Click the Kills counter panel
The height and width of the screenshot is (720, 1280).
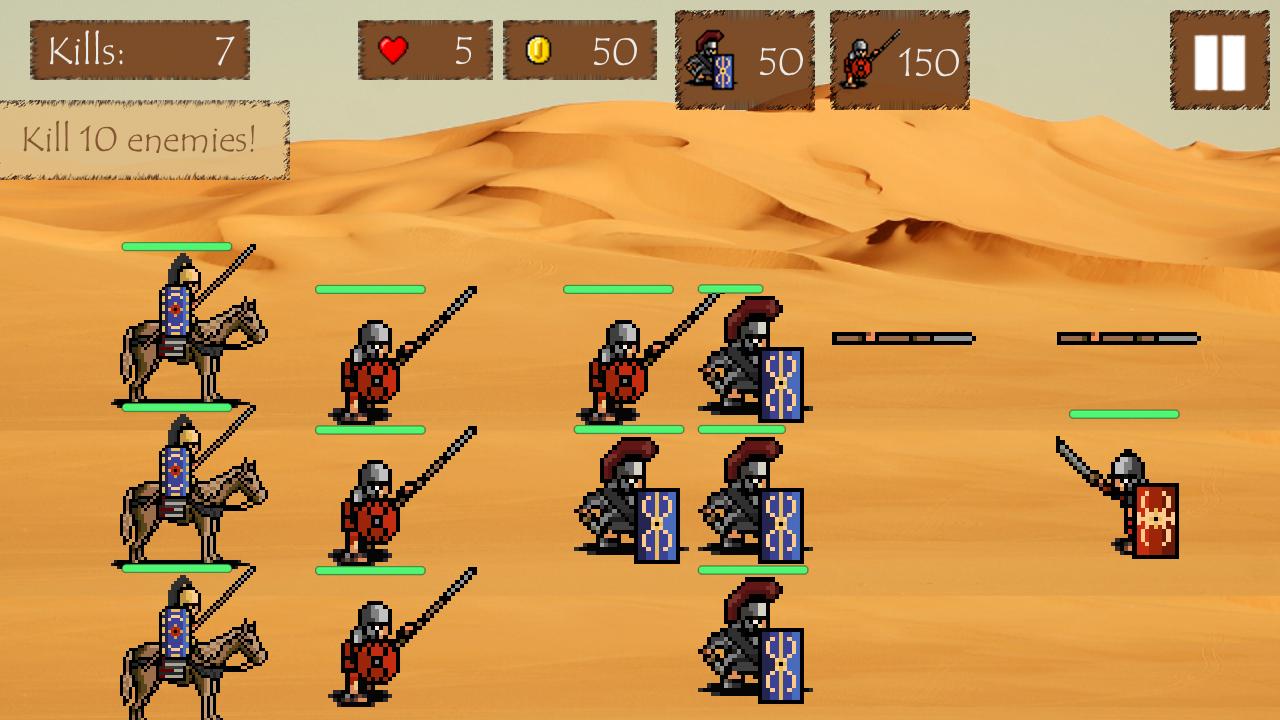[x=140, y=50]
